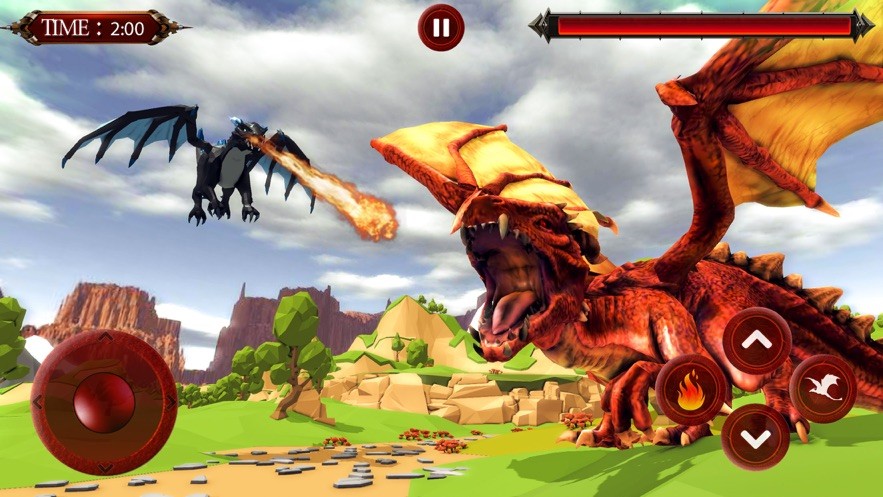
Task: Tap the white dragon silhouette button
Action: click(x=822, y=388)
